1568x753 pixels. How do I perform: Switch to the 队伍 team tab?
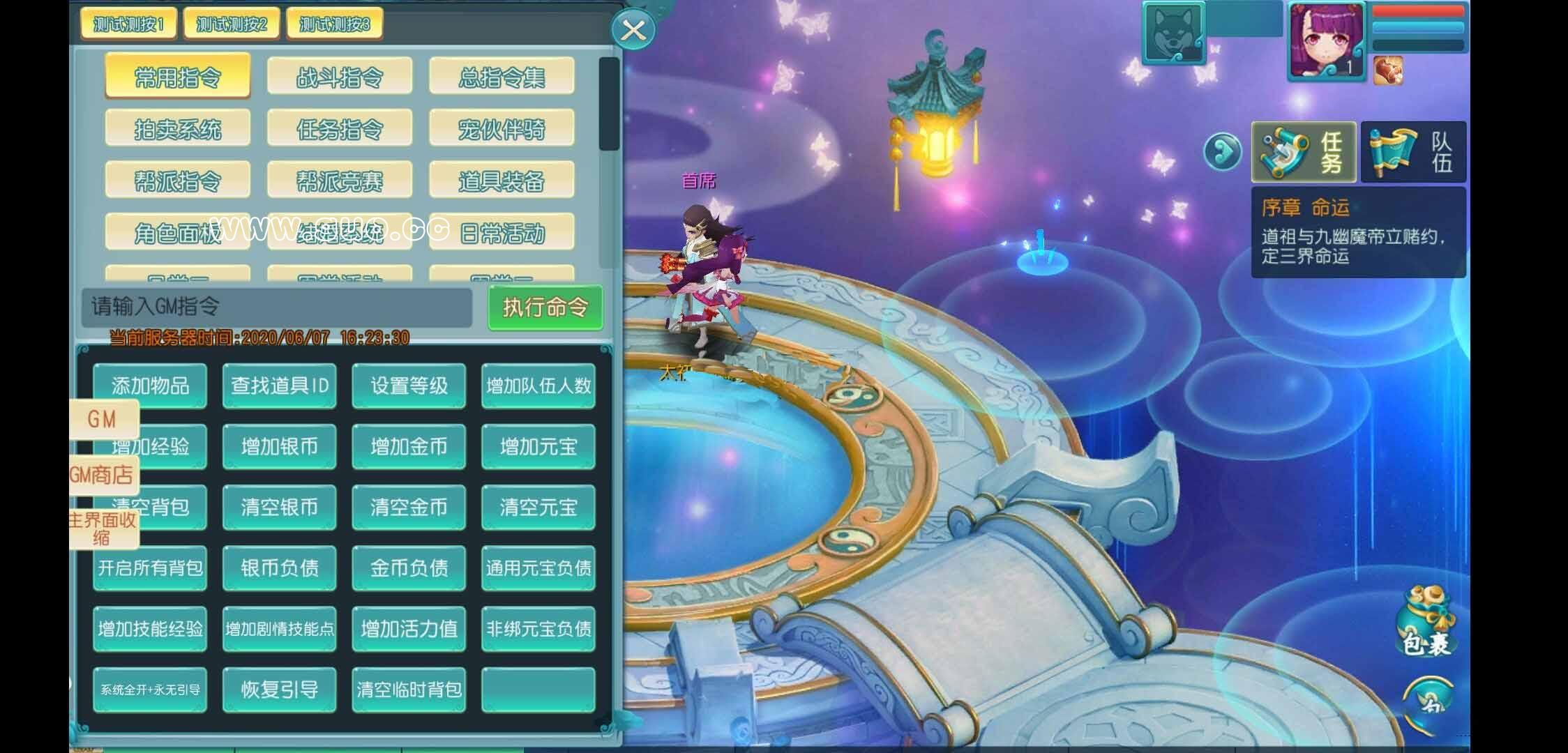tap(1413, 152)
